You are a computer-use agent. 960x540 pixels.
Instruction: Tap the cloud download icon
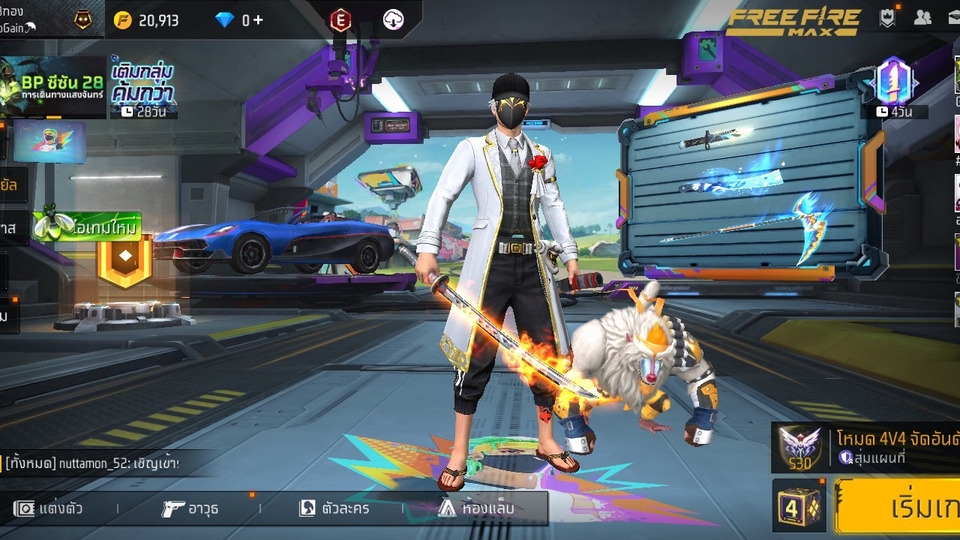point(394,19)
